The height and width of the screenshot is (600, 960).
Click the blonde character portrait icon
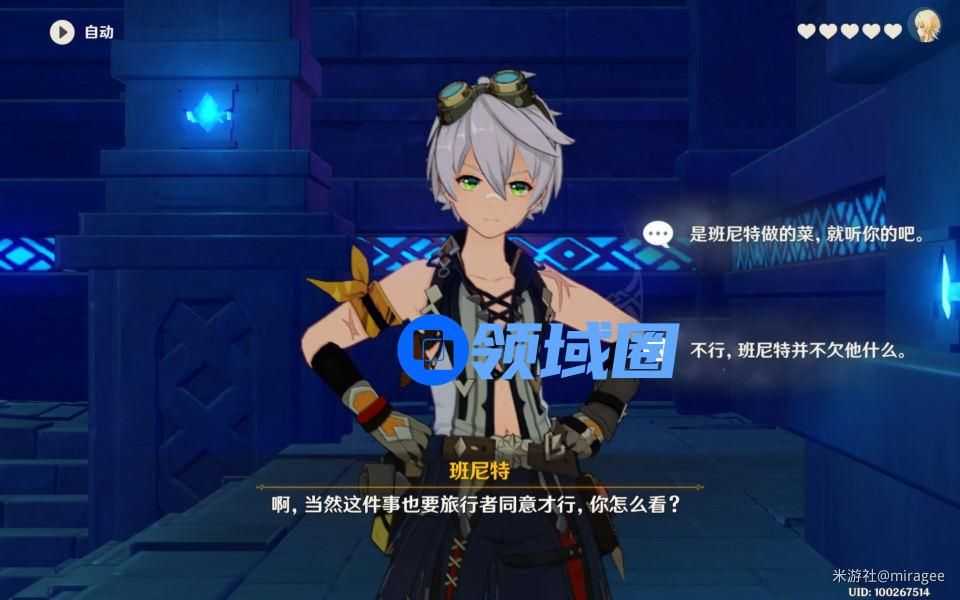click(x=925, y=26)
